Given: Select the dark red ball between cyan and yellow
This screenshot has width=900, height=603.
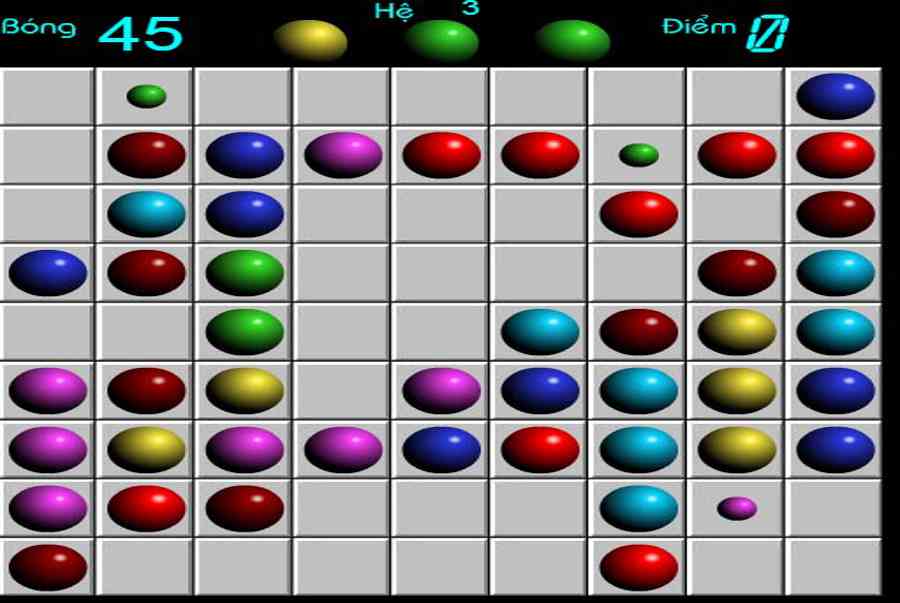Looking at the screenshot, I should (x=638, y=331).
